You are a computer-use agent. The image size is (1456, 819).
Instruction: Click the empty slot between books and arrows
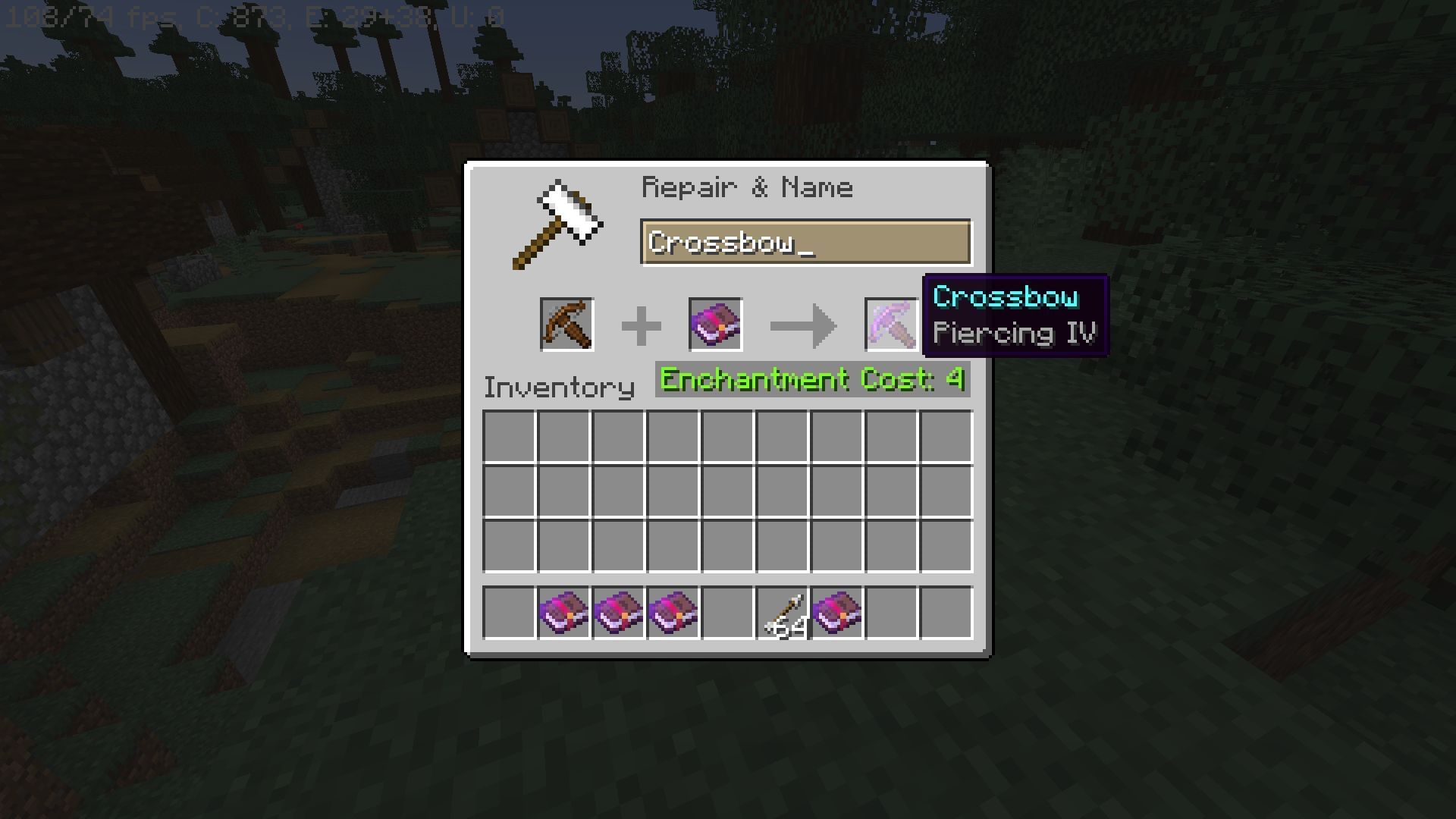(x=726, y=613)
